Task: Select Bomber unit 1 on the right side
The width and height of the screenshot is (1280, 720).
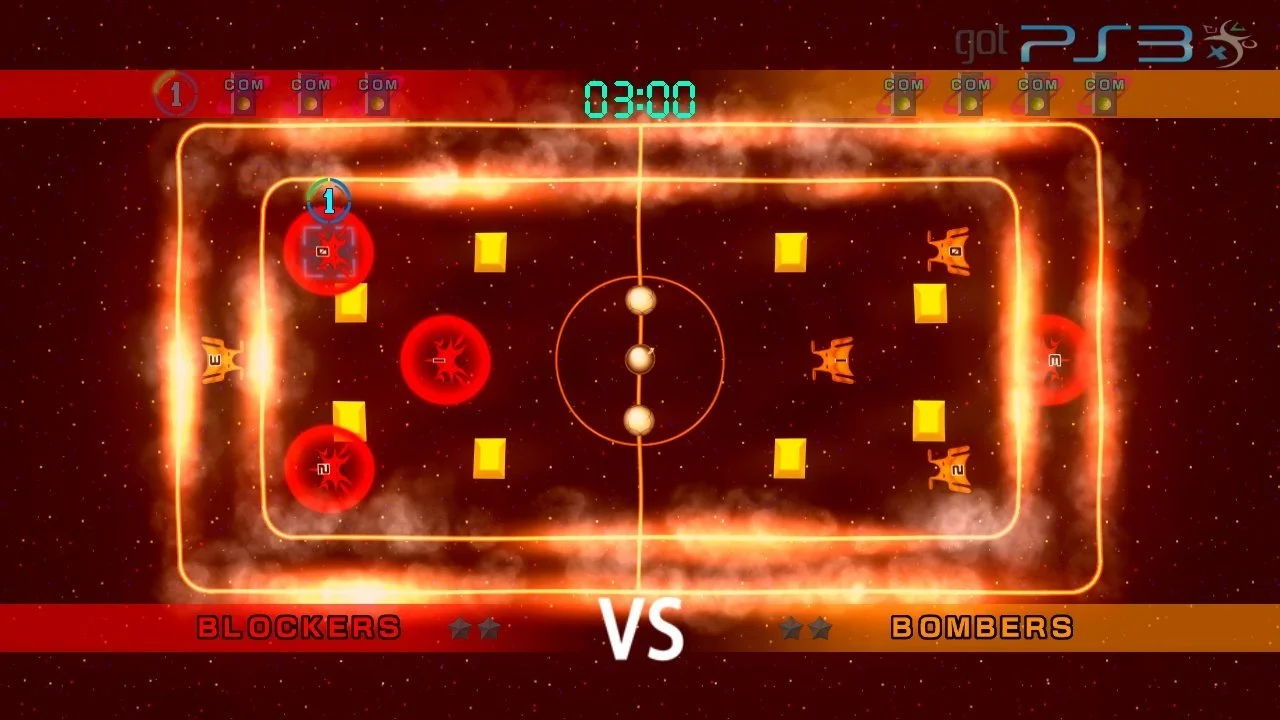Action: pos(830,358)
